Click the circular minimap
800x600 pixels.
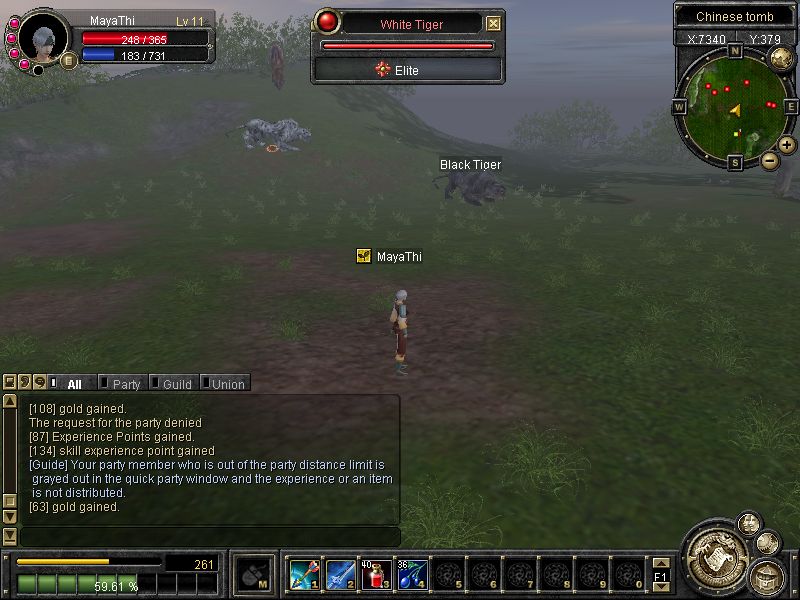click(735, 105)
